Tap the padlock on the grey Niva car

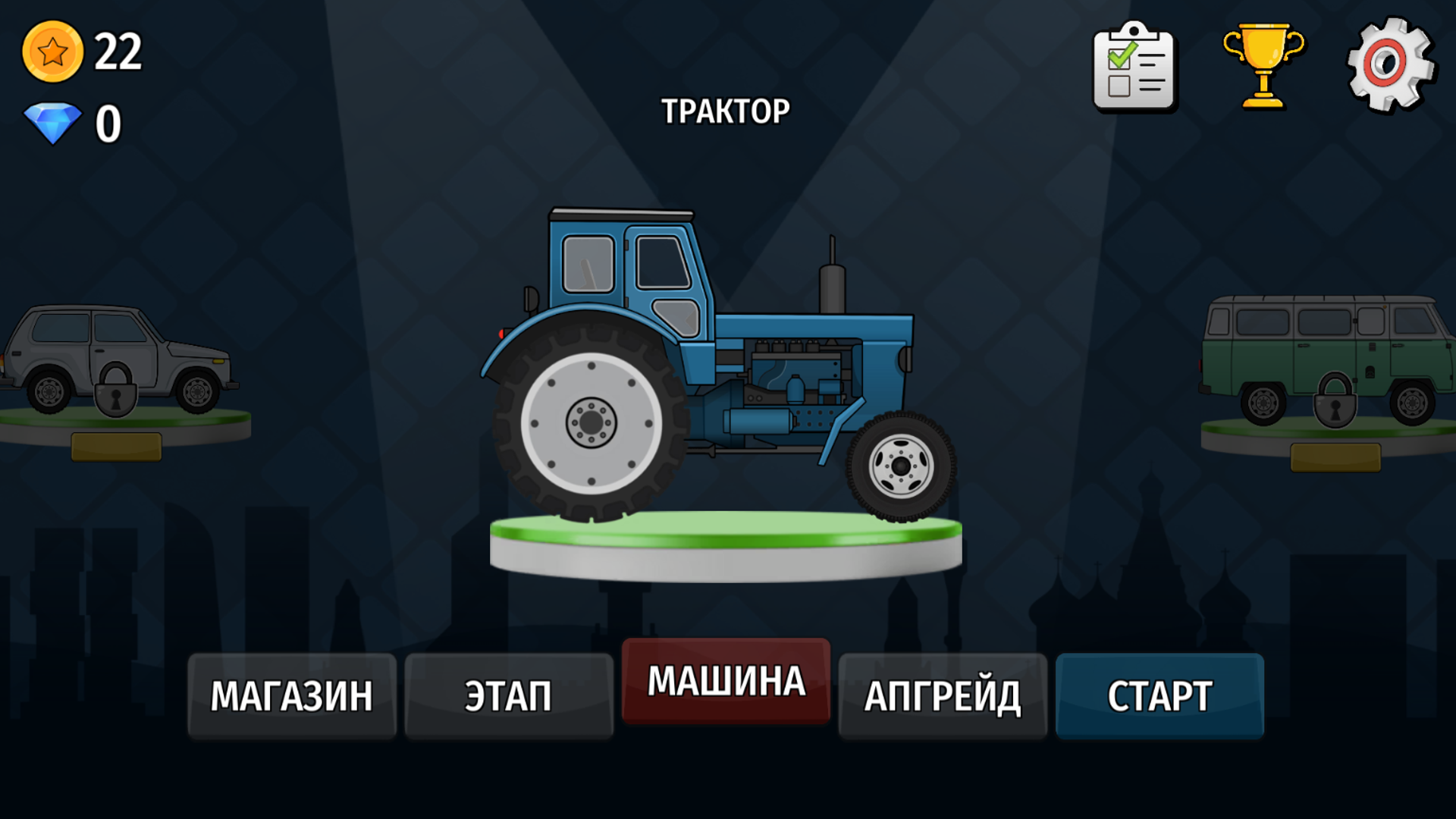tap(118, 388)
